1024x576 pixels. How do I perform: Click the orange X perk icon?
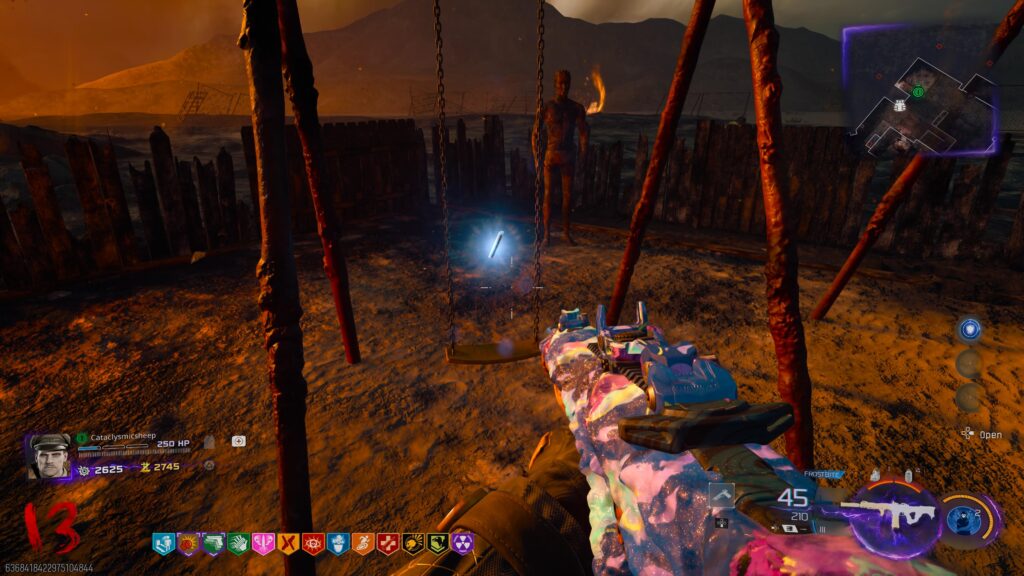[288, 544]
